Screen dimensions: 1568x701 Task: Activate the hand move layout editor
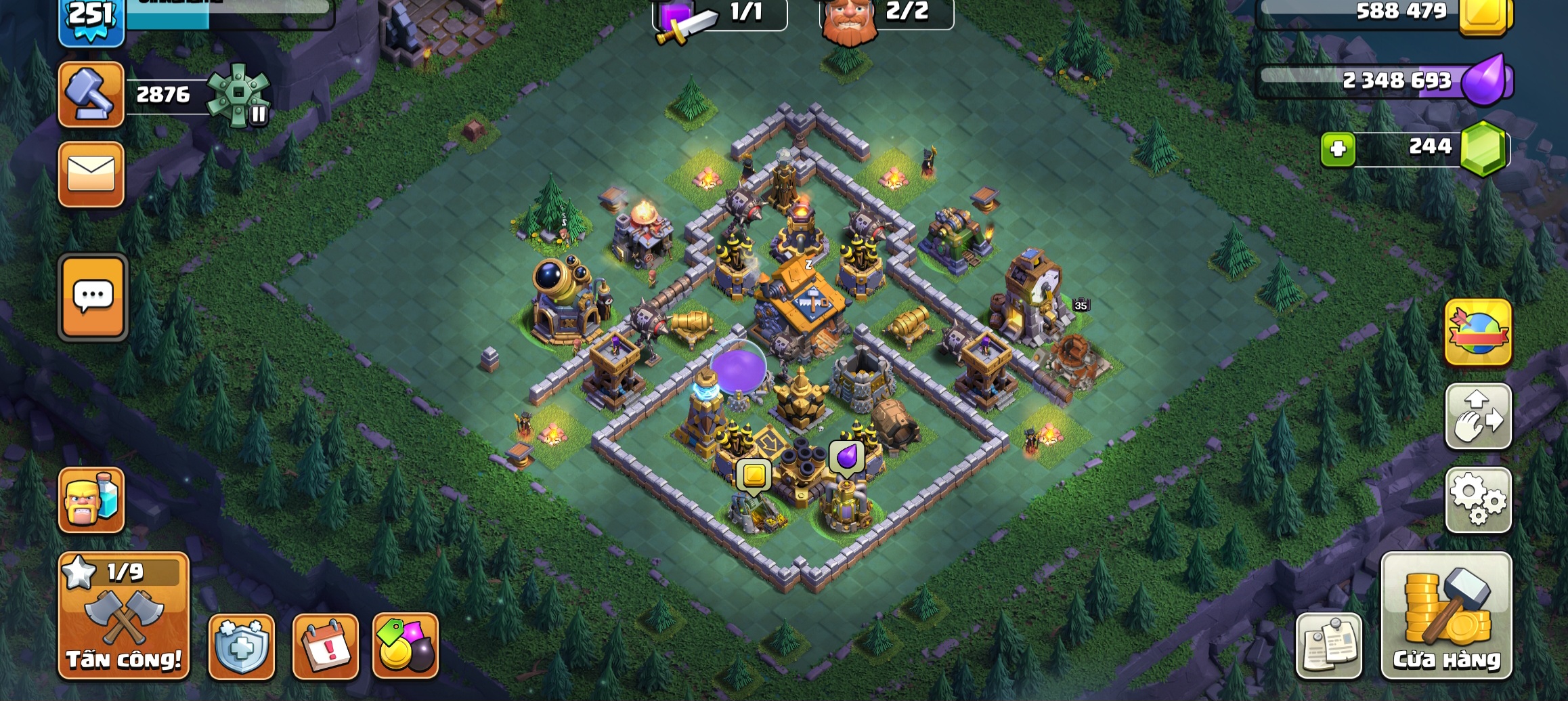pyautogui.click(x=1478, y=416)
